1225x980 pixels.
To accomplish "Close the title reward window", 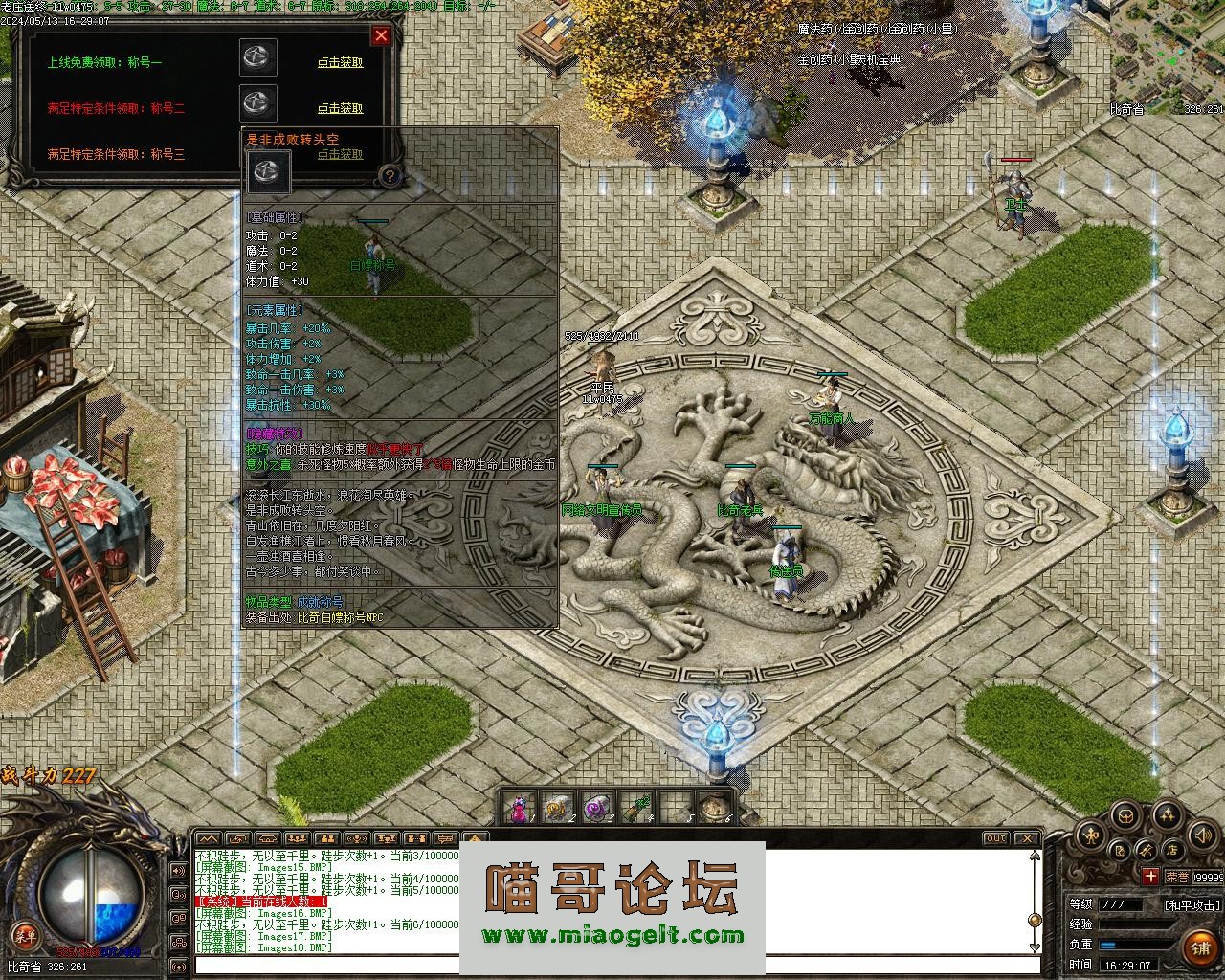I will click(x=381, y=36).
